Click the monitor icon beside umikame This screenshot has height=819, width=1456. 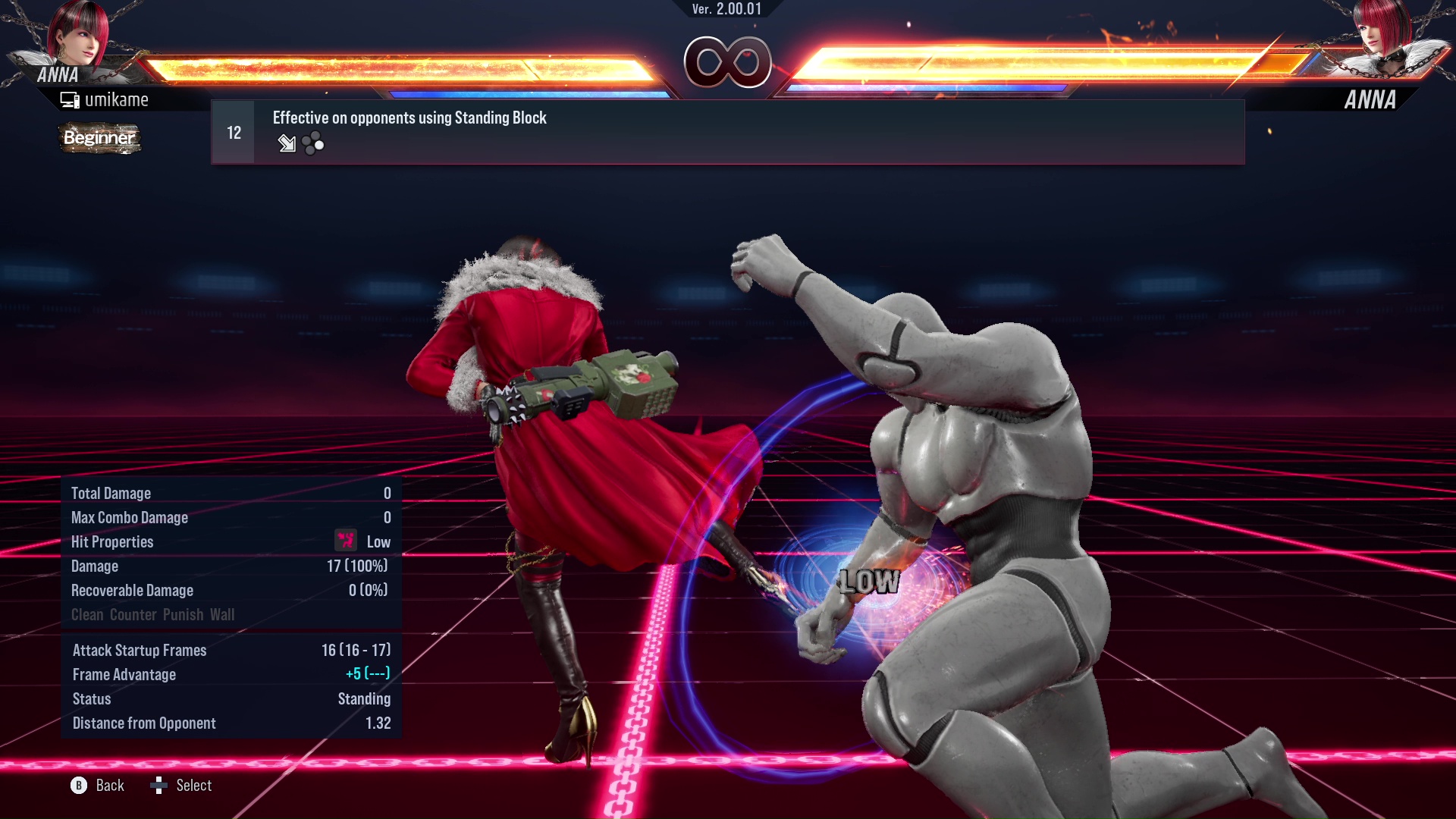[x=69, y=99]
